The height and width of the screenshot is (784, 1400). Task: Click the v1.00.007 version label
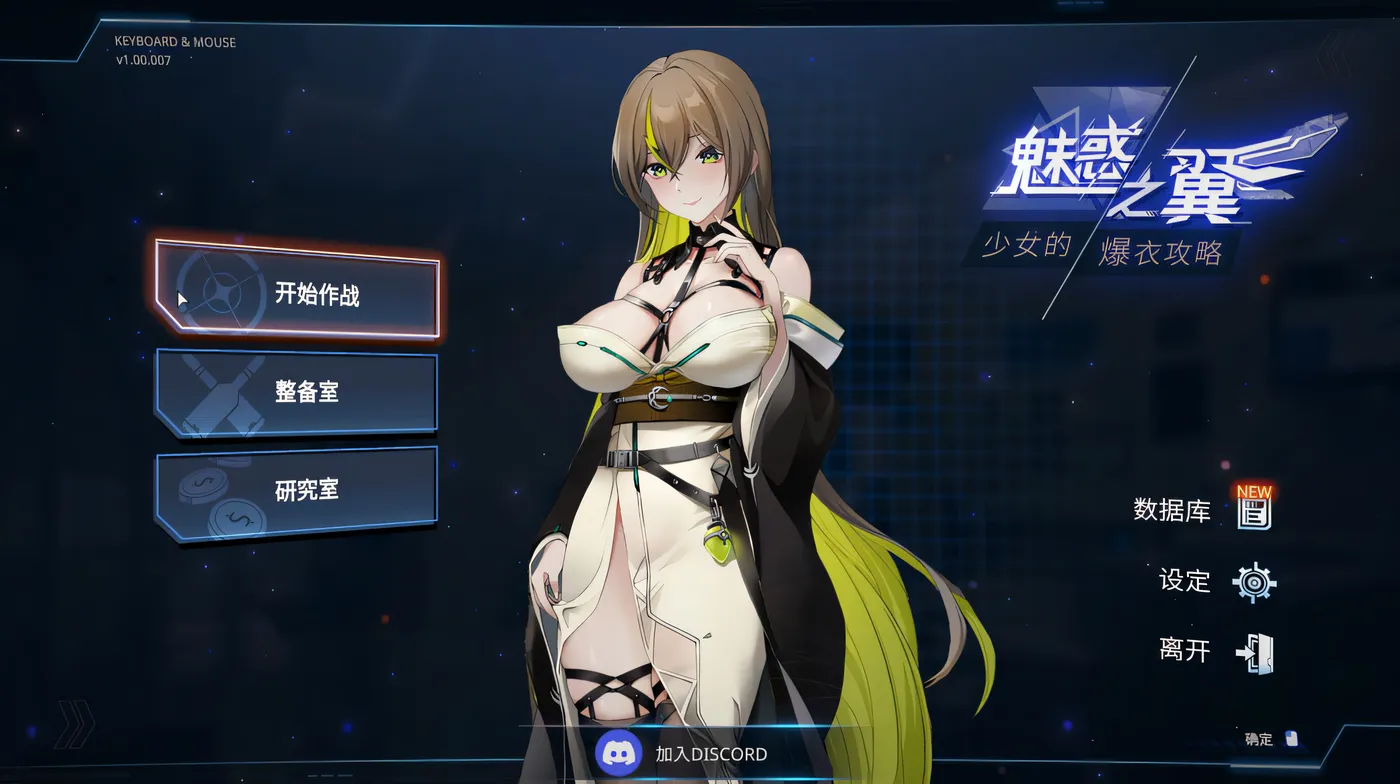pos(145,60)
